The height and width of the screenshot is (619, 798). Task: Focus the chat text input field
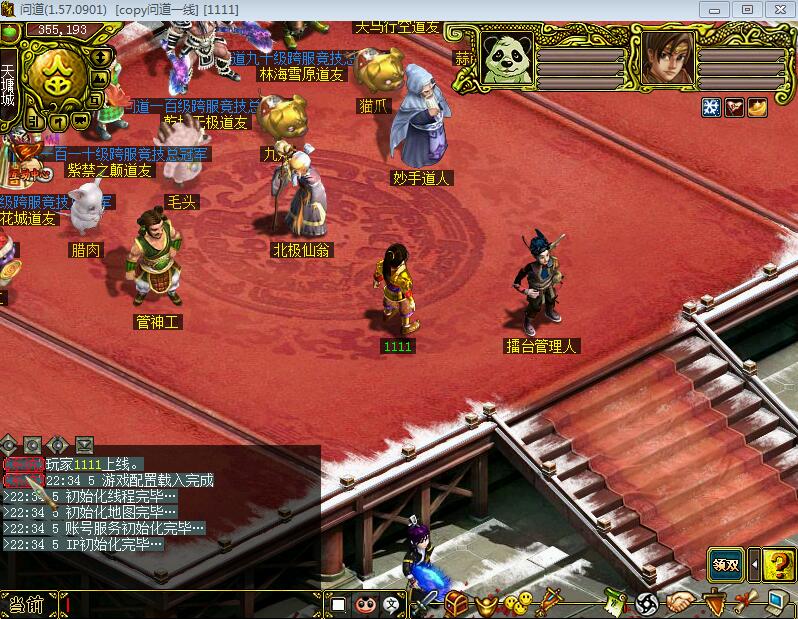(190, 605)
